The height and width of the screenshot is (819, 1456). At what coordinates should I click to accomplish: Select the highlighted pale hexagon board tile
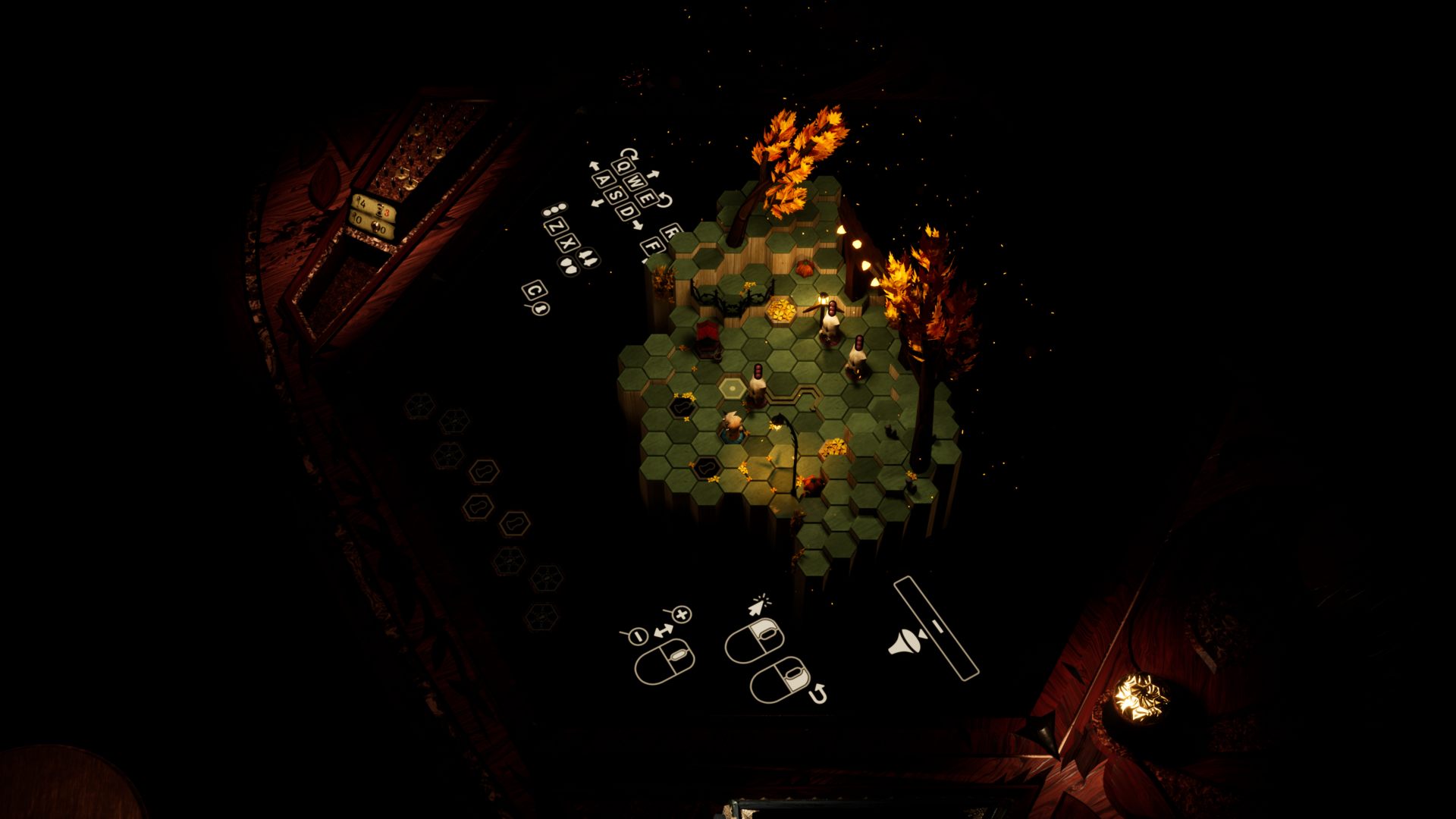[733, 389]
